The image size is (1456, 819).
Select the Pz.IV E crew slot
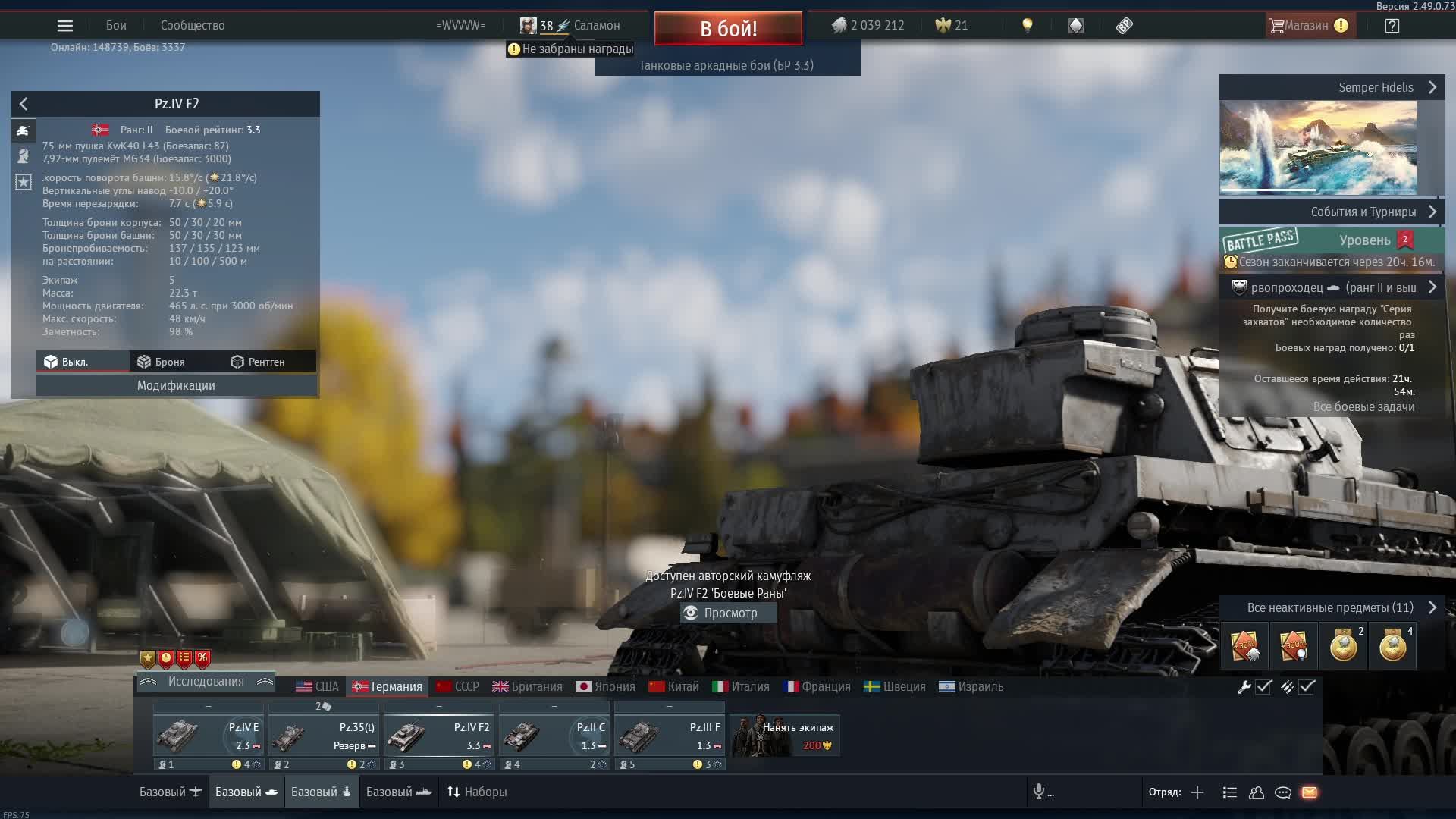209,736
